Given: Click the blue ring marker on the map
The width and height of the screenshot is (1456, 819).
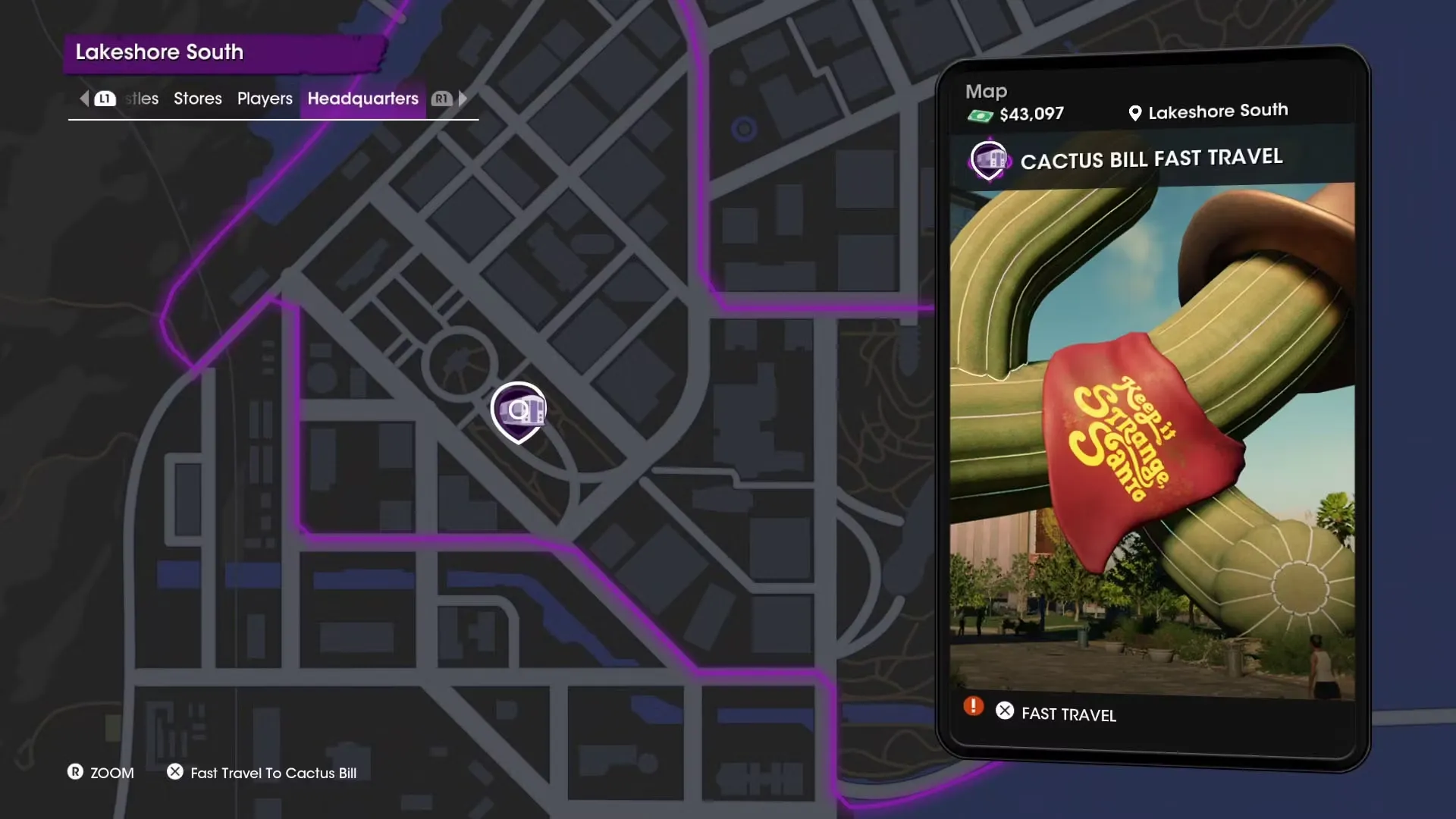Looking at the screenshot, I should (x=744, y=129).
